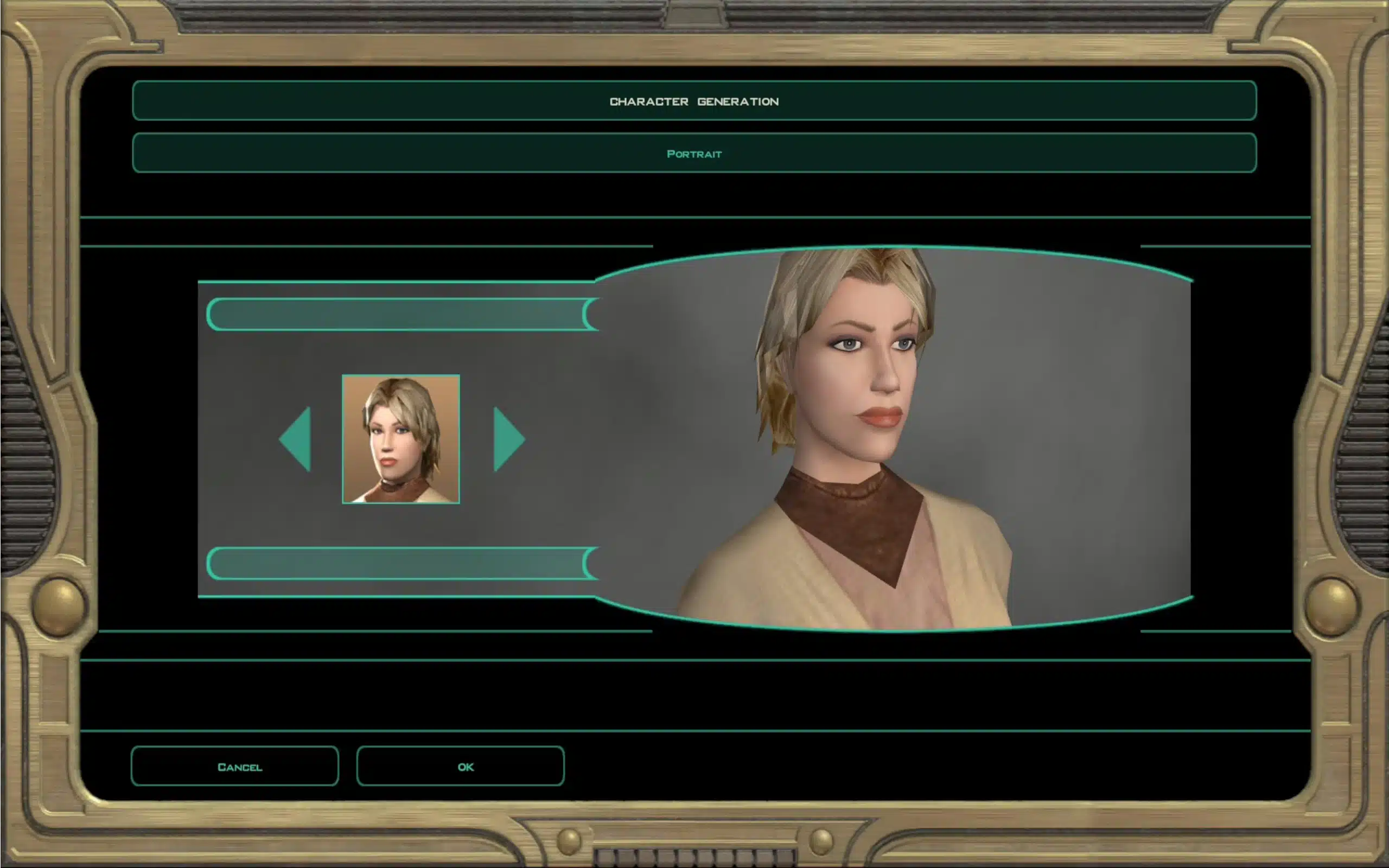Cancel the portrait selection
1389x868 pixels.
click(x=235, y=767)
